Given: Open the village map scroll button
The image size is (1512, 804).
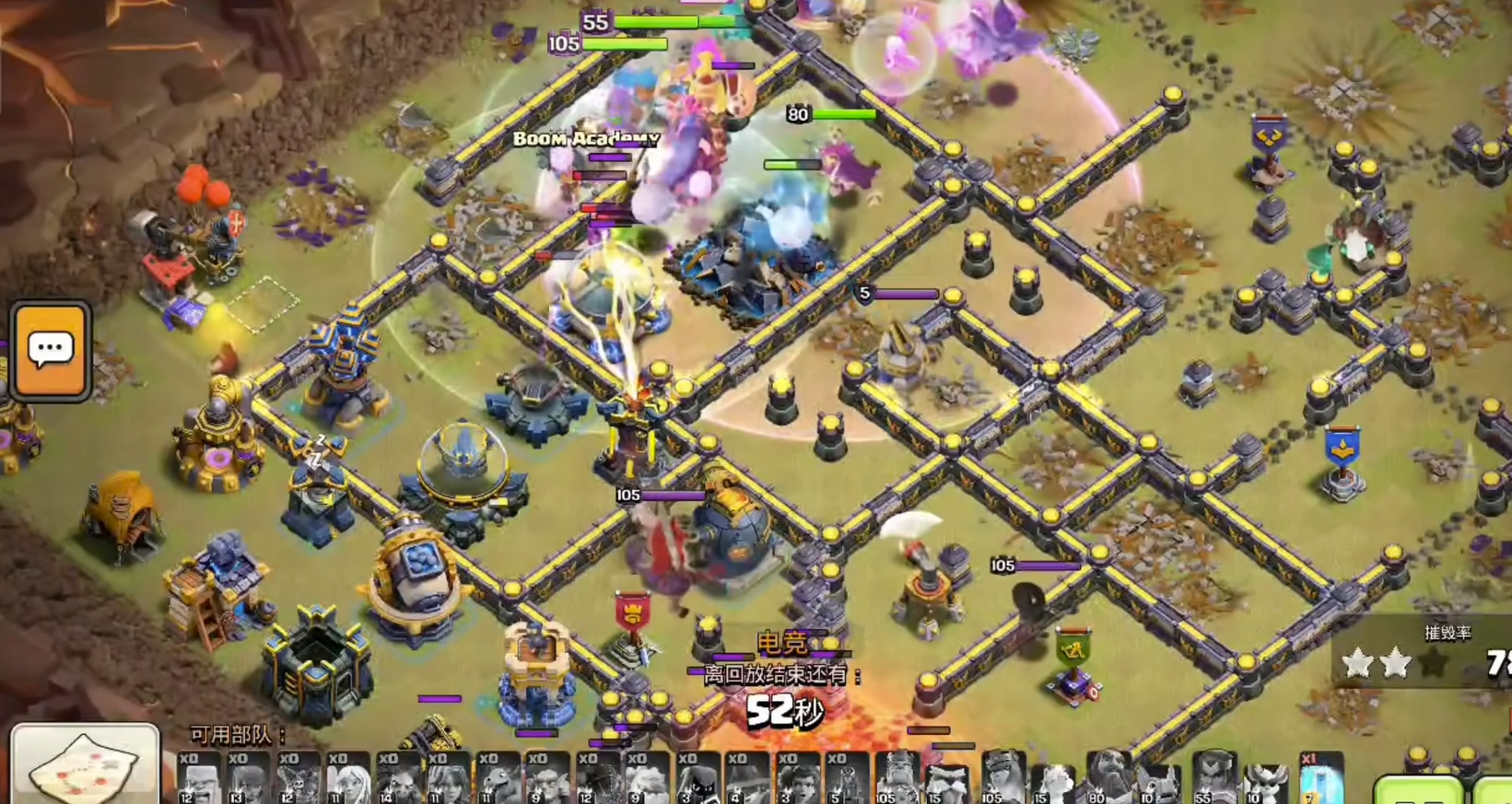Looking at the screenshot, I should (x=85, y=766).
